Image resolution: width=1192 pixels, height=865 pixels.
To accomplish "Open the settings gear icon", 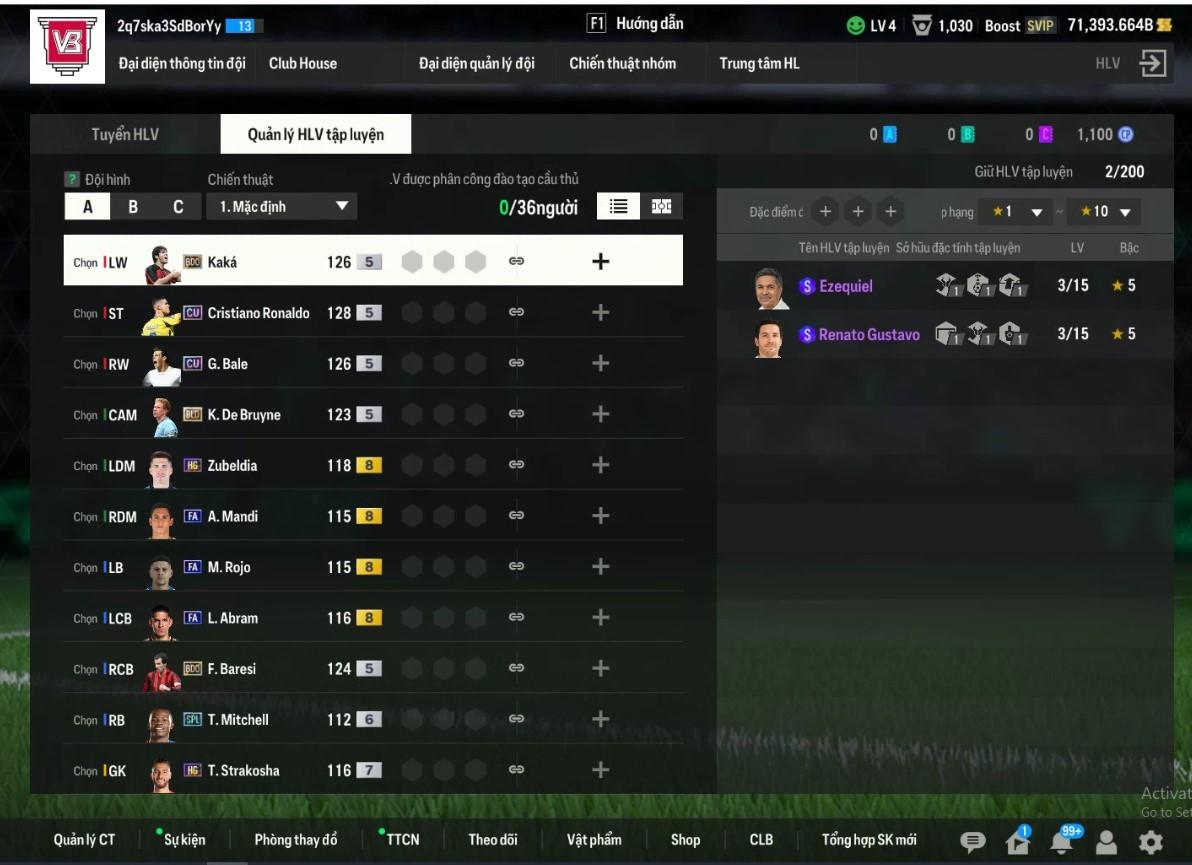I will [x=1151, y=842].
